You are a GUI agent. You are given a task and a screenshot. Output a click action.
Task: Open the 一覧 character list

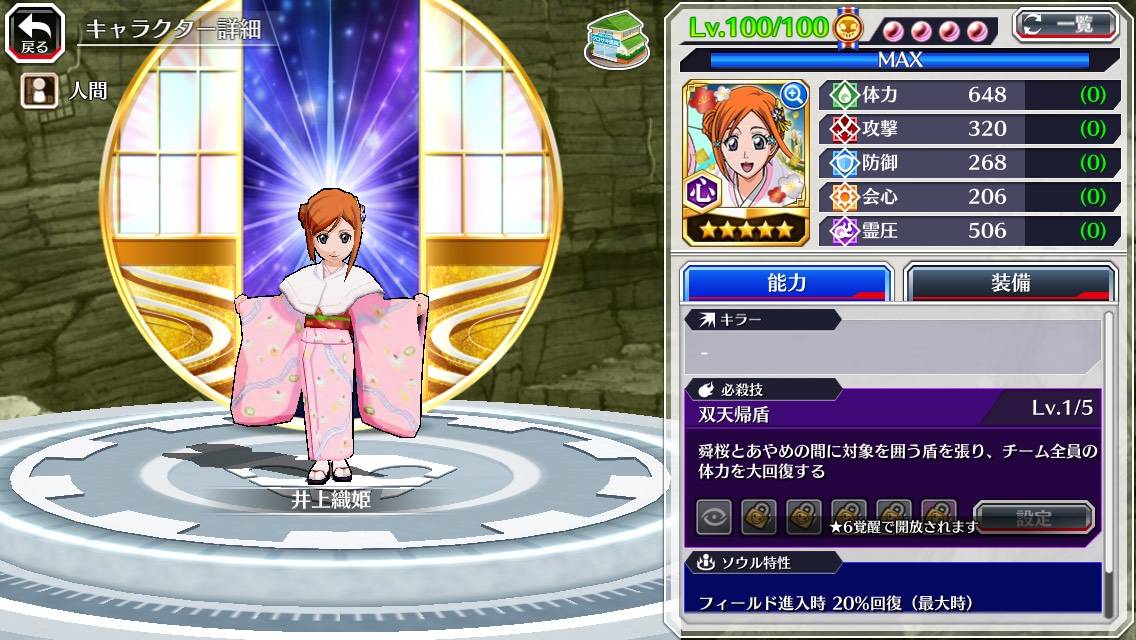point(1065,25)
